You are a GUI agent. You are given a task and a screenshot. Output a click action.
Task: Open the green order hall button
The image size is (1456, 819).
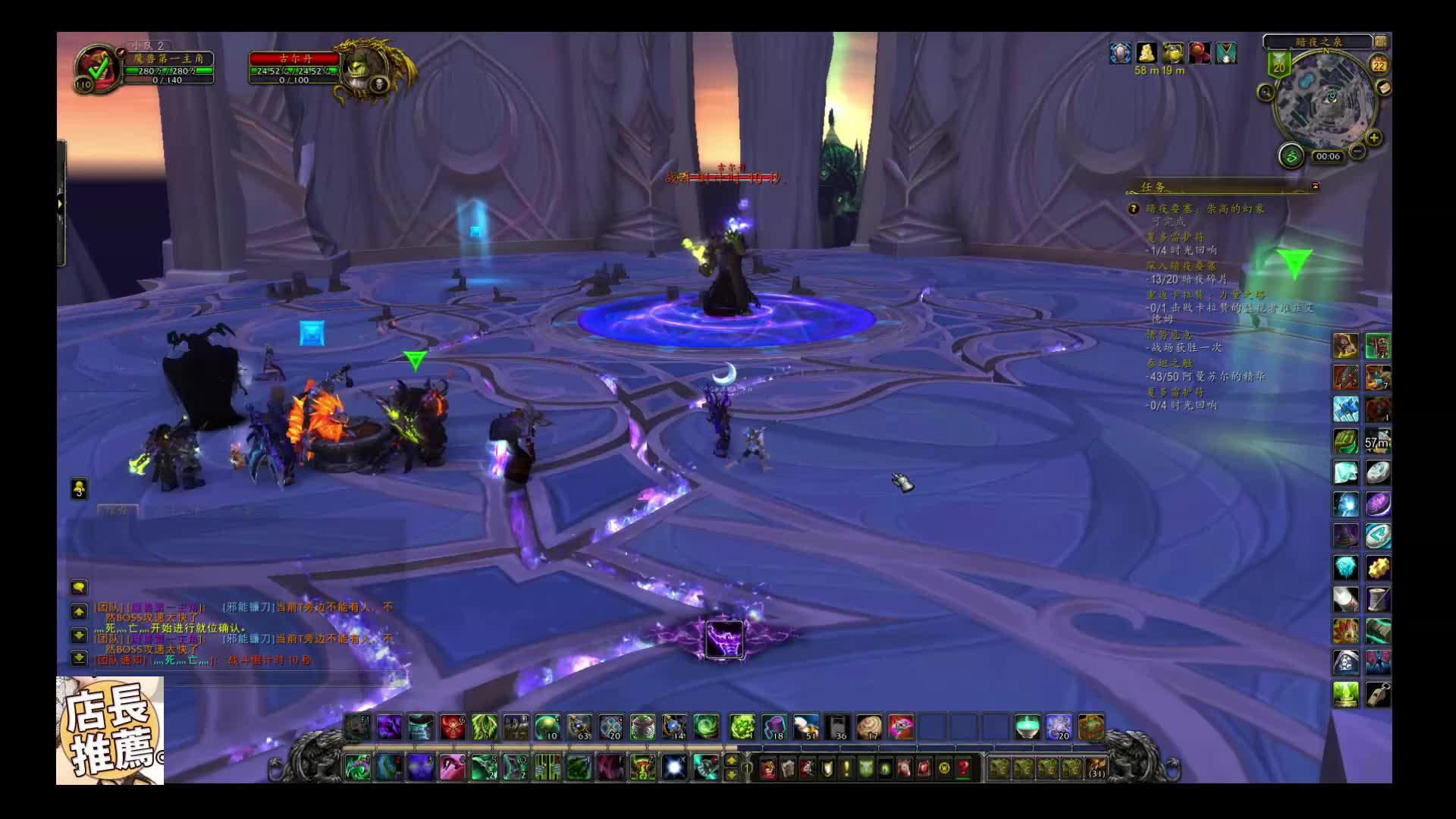[1291, 156]
